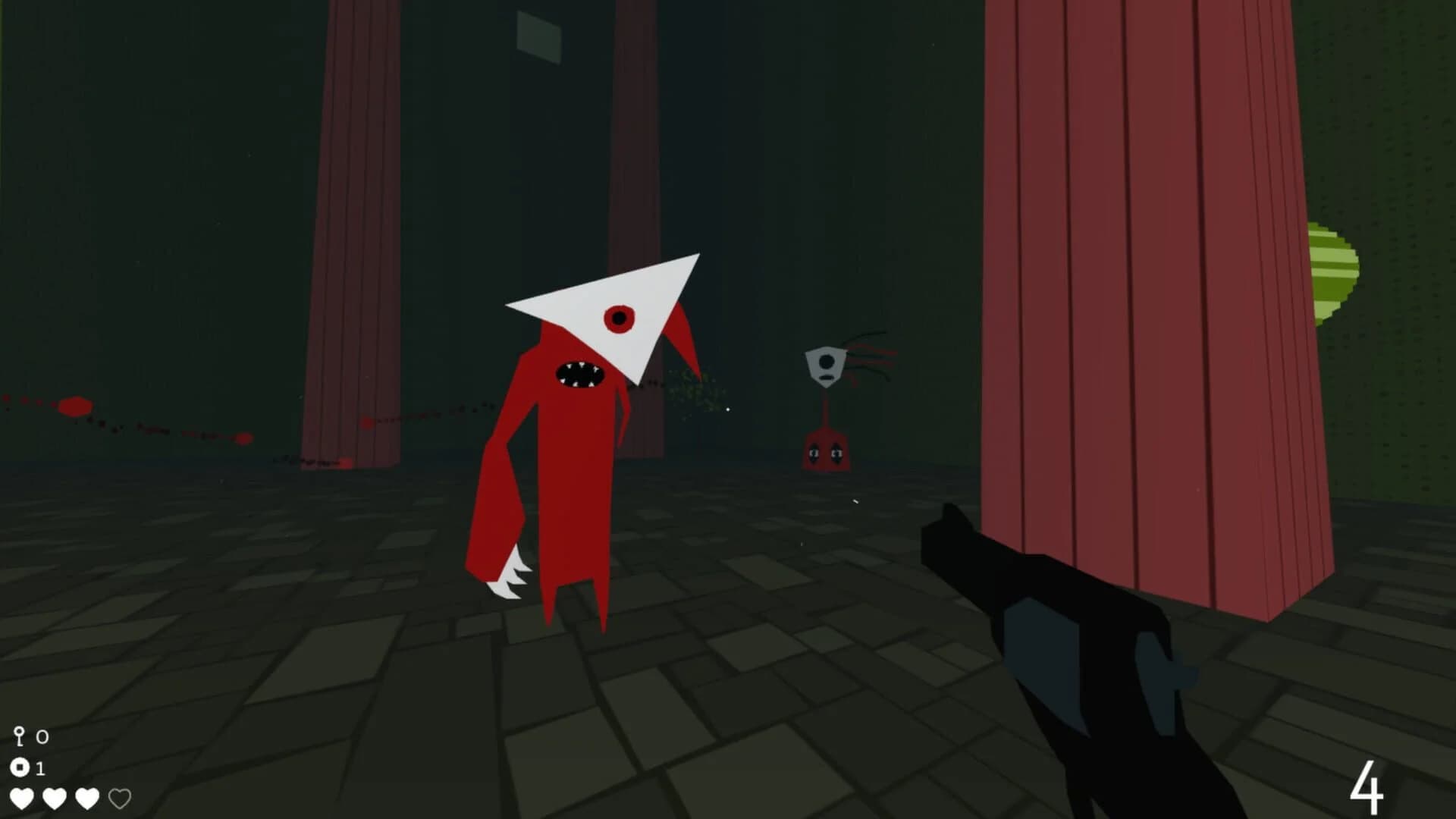
Task: Click the key count number zero
Action: pos(42,736)
